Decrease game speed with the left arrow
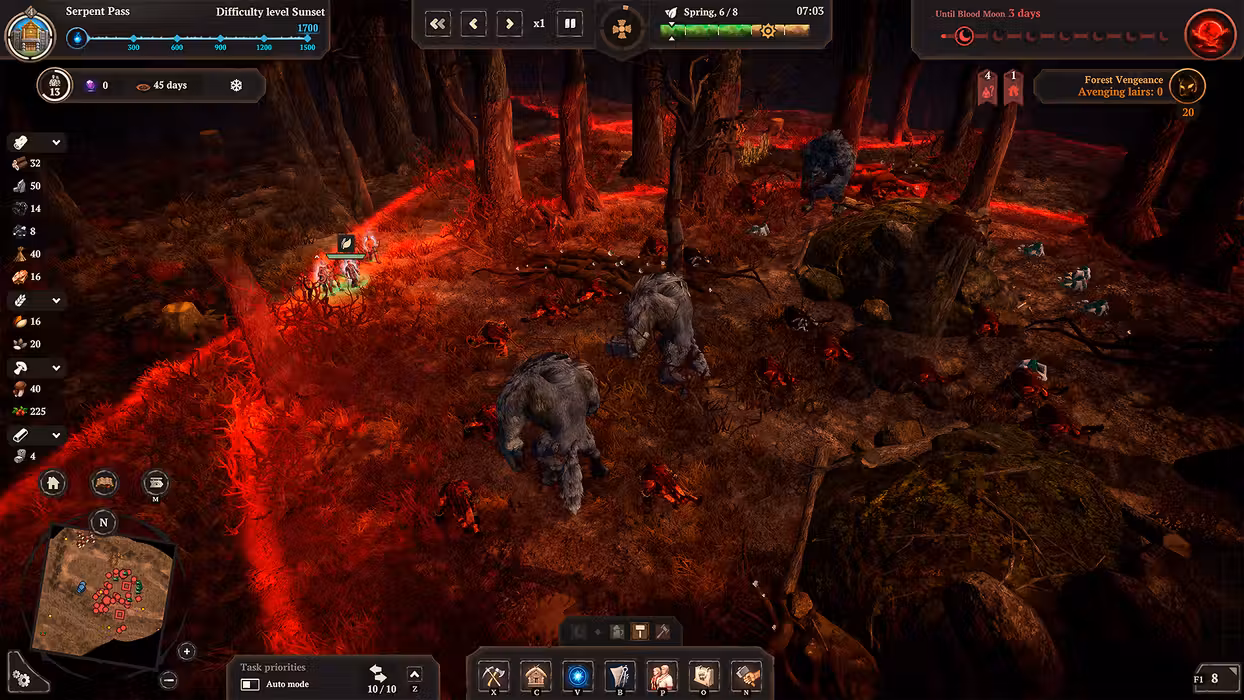This screenshot has width=1244, height=700. pyautogui.click(x=474, y=23)
